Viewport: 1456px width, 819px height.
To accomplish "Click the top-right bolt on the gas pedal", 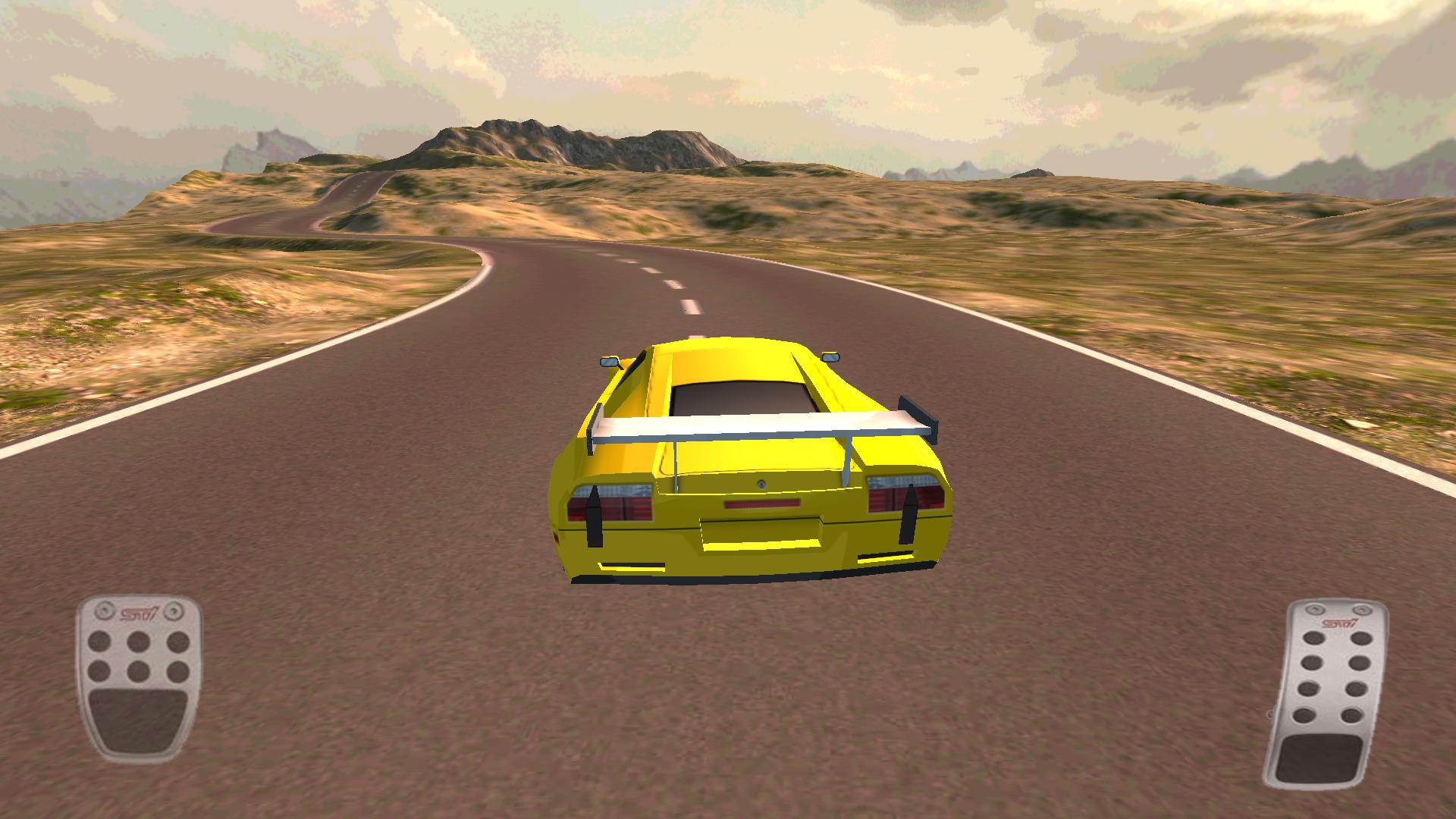I will [x=1362, y=609].
